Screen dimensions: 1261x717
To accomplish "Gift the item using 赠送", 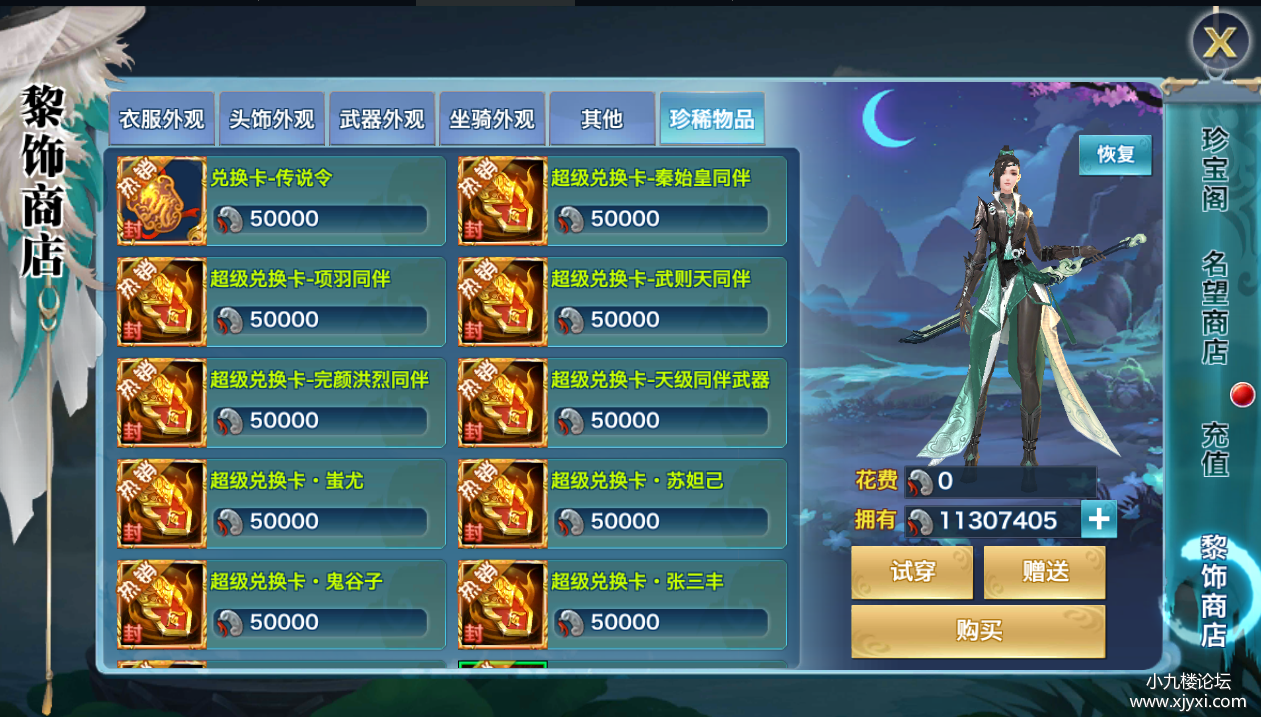I will pyautogui.click(x=1045, y=572).
